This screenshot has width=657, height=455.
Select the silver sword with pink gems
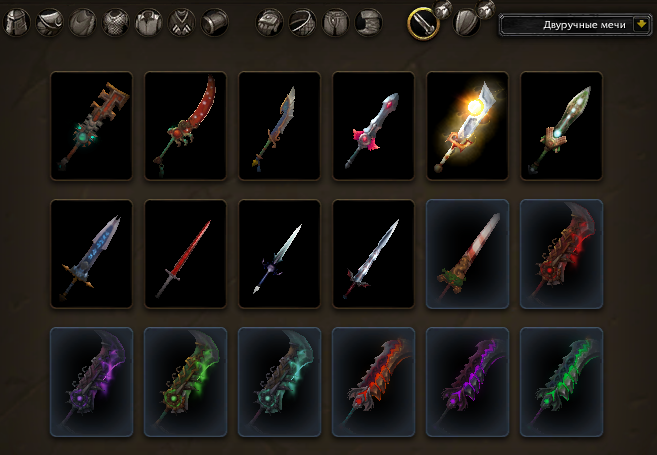point(373,125)
